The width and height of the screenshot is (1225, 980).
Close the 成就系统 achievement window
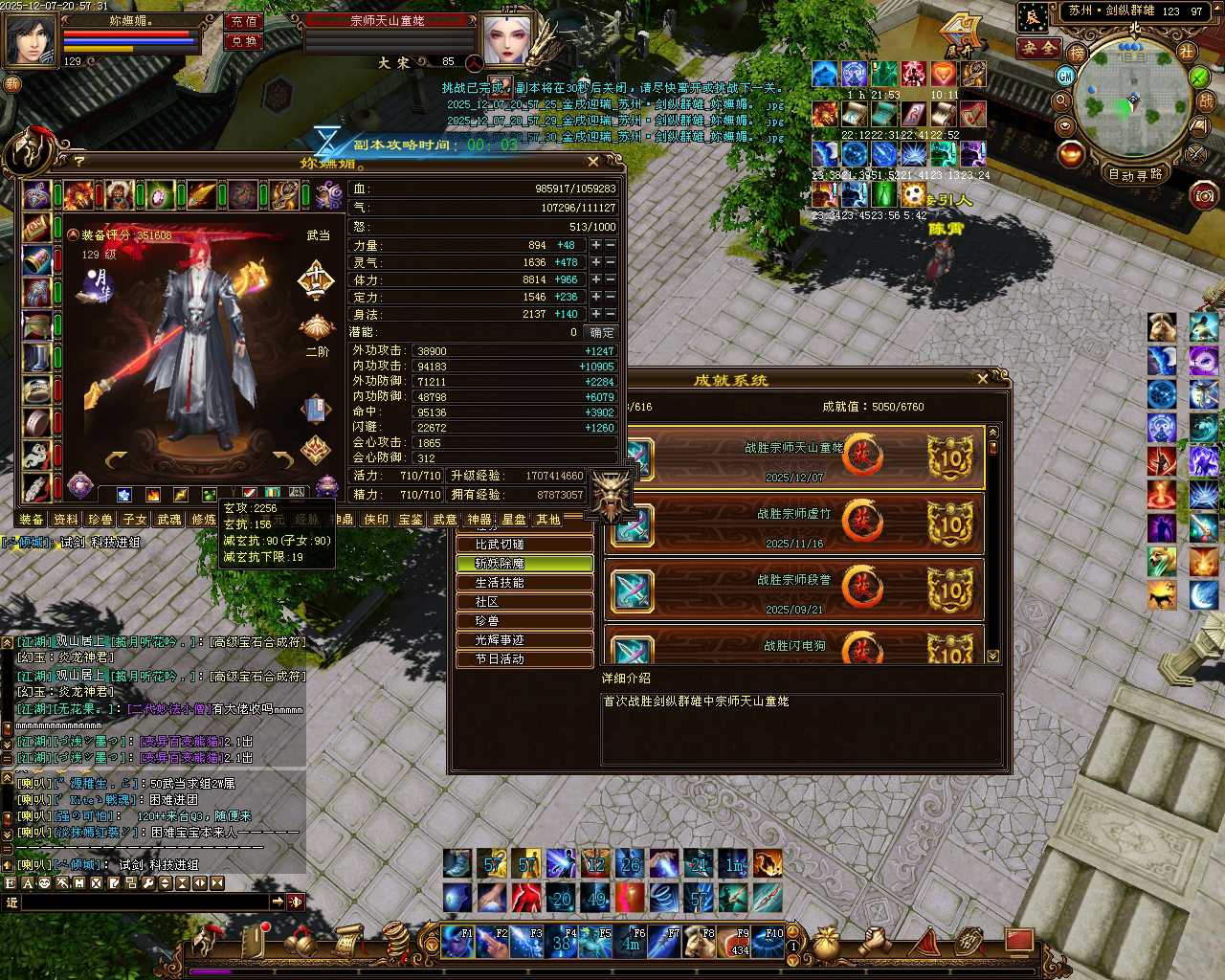(x=983, y=379)
